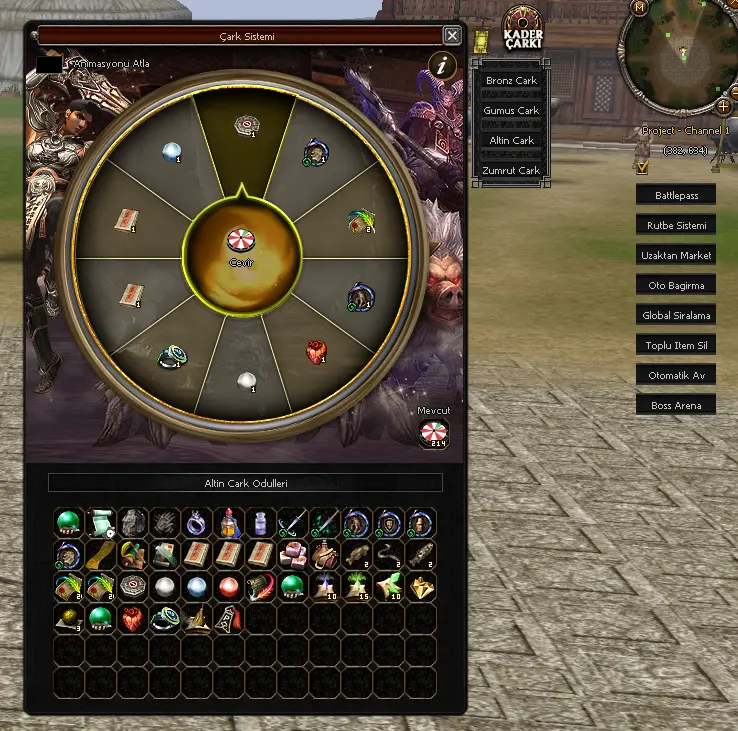Image resolution: width=738 pixels, height=731 pixels.
Task: Show the Global Siralama rankings
Action: [x=676, y=315]
